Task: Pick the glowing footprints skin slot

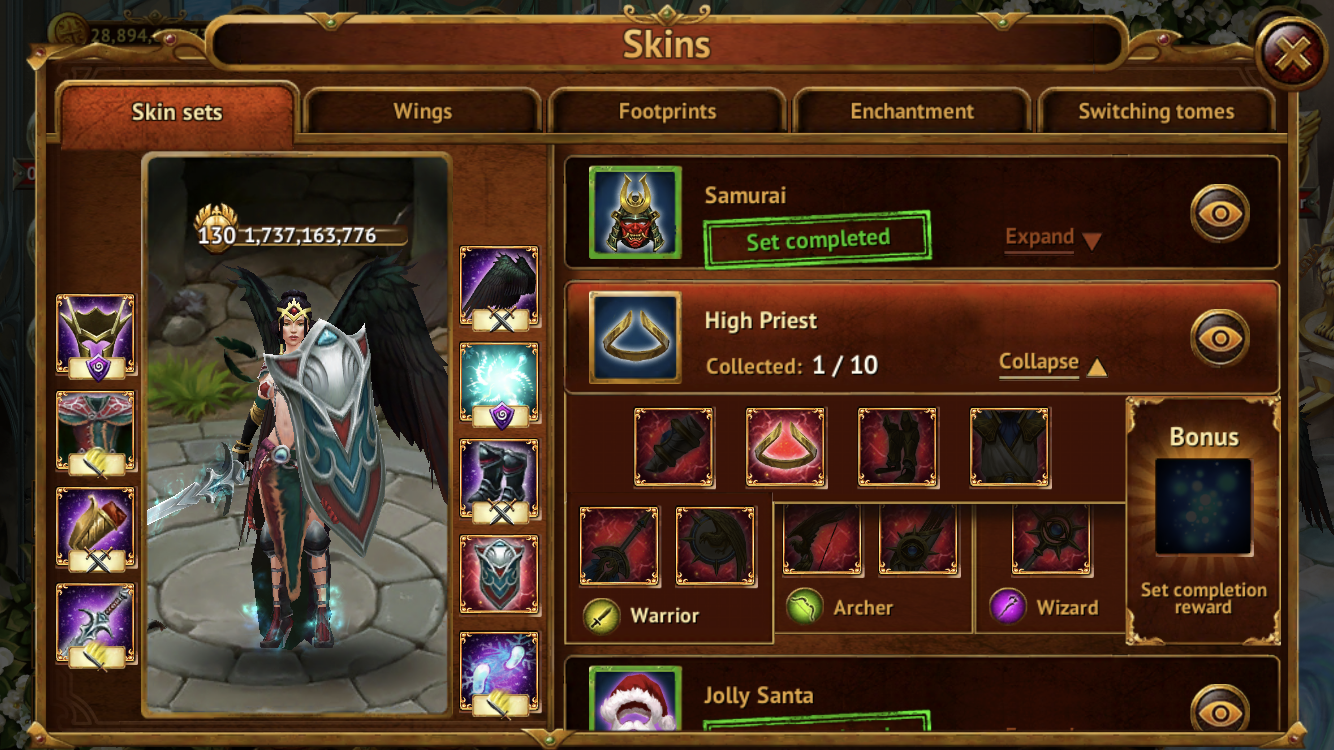Action: [499, 672]
